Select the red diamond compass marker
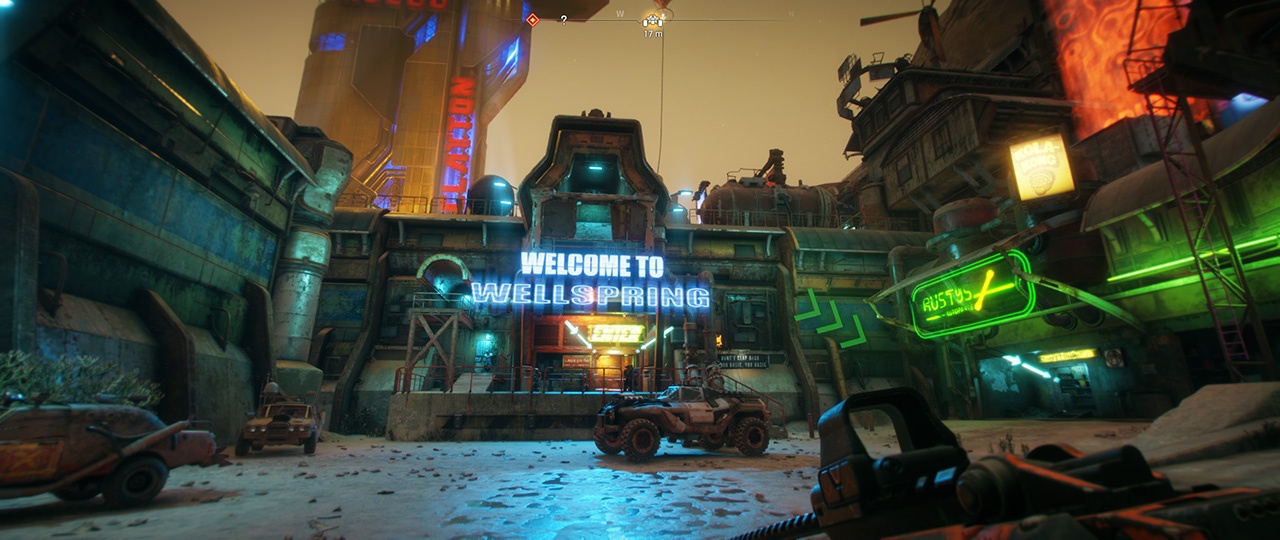Viewport: 1280px width, 540px height. pyautogui.click(x=533, y=19)
